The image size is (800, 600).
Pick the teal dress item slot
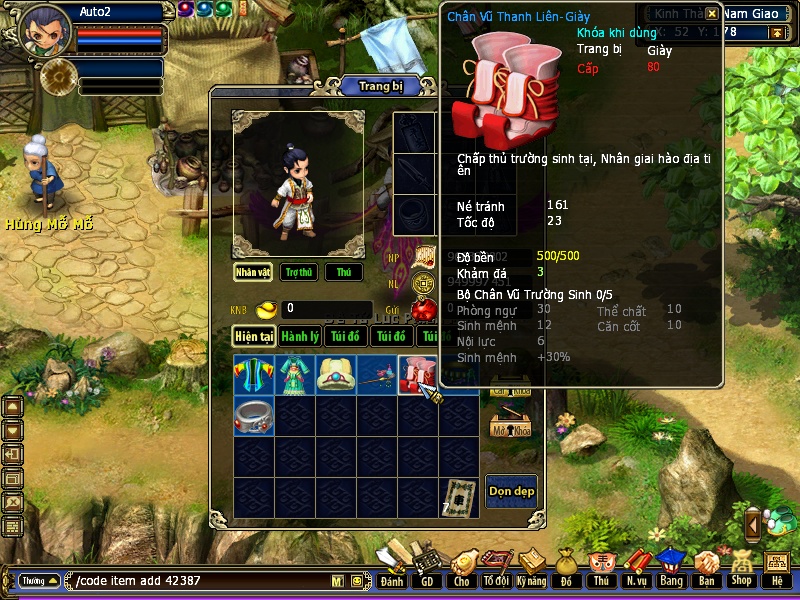pyautogui.click(x=295, y=374)
